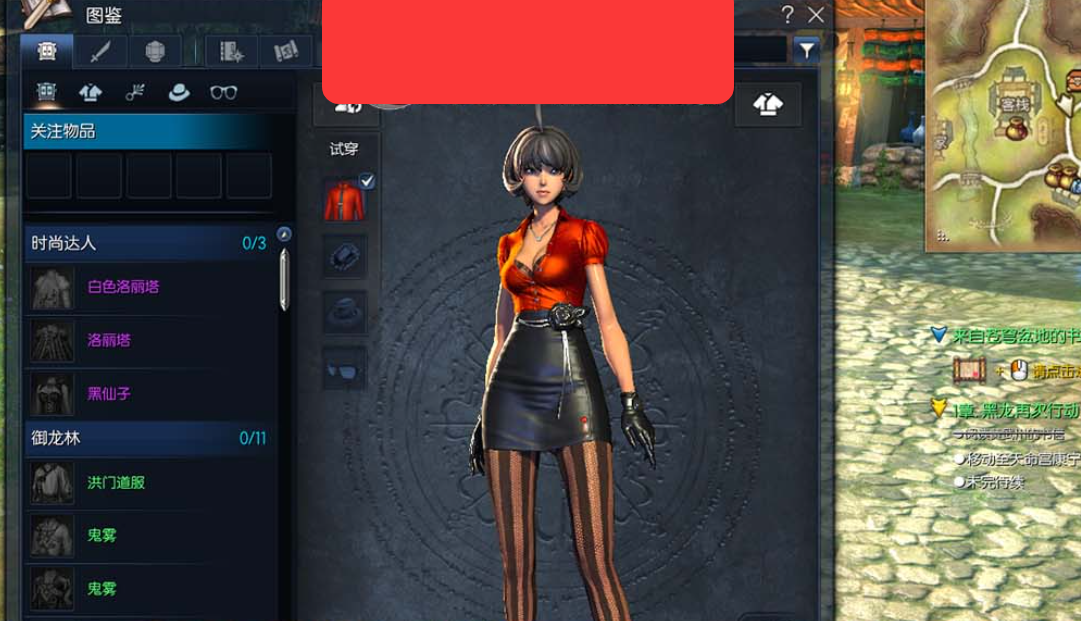The height and width of the screenshot is (621, 1081).
Task: Open the question mark help button
Action: pyautogui.click(x=788, y=14)
